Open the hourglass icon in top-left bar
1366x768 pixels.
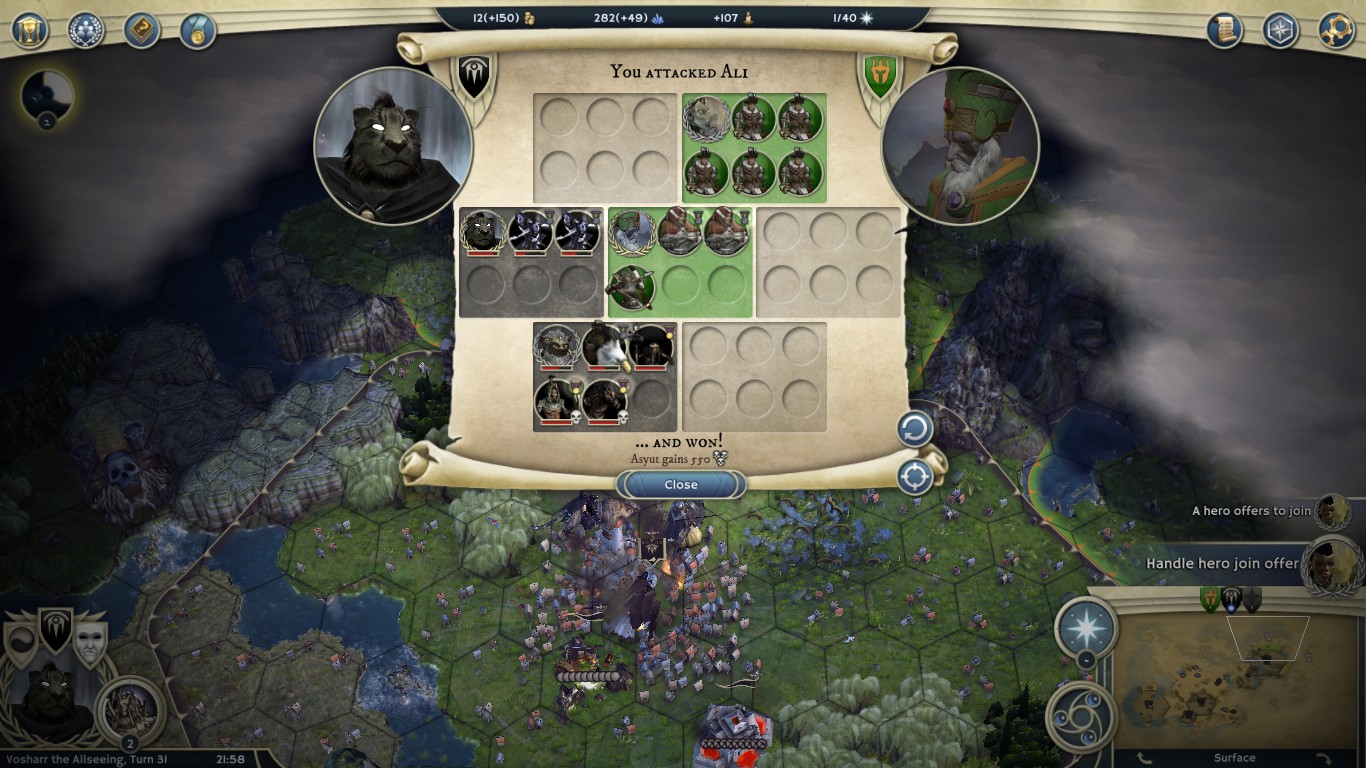point(30,30)
